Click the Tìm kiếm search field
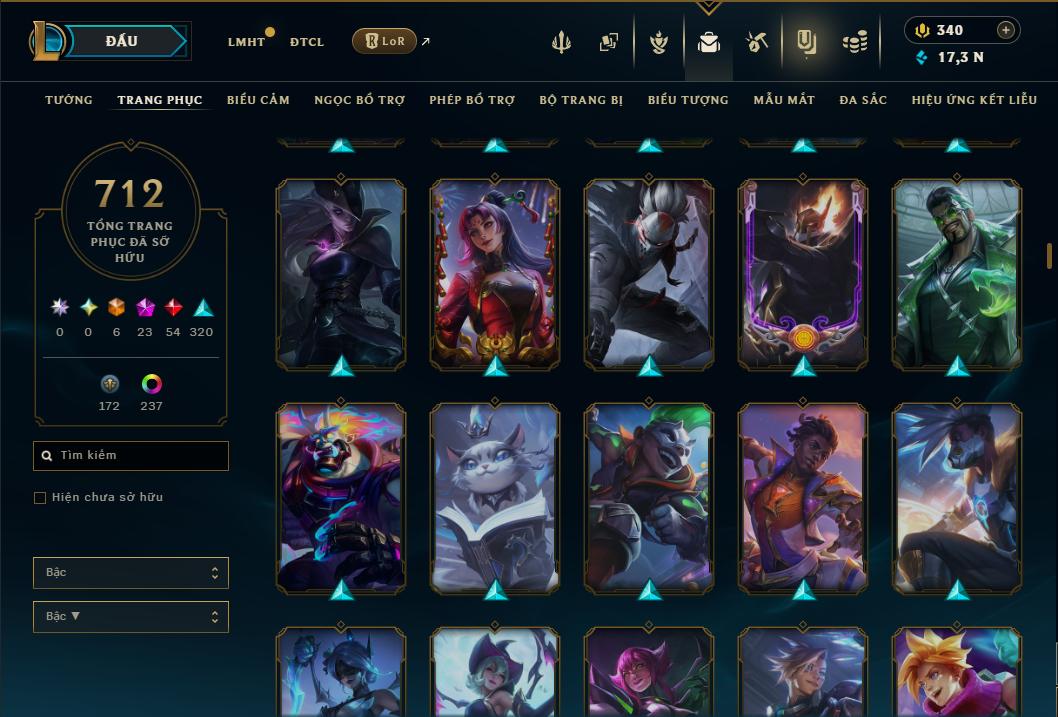1058x717 pixels. tap(131, 456)
